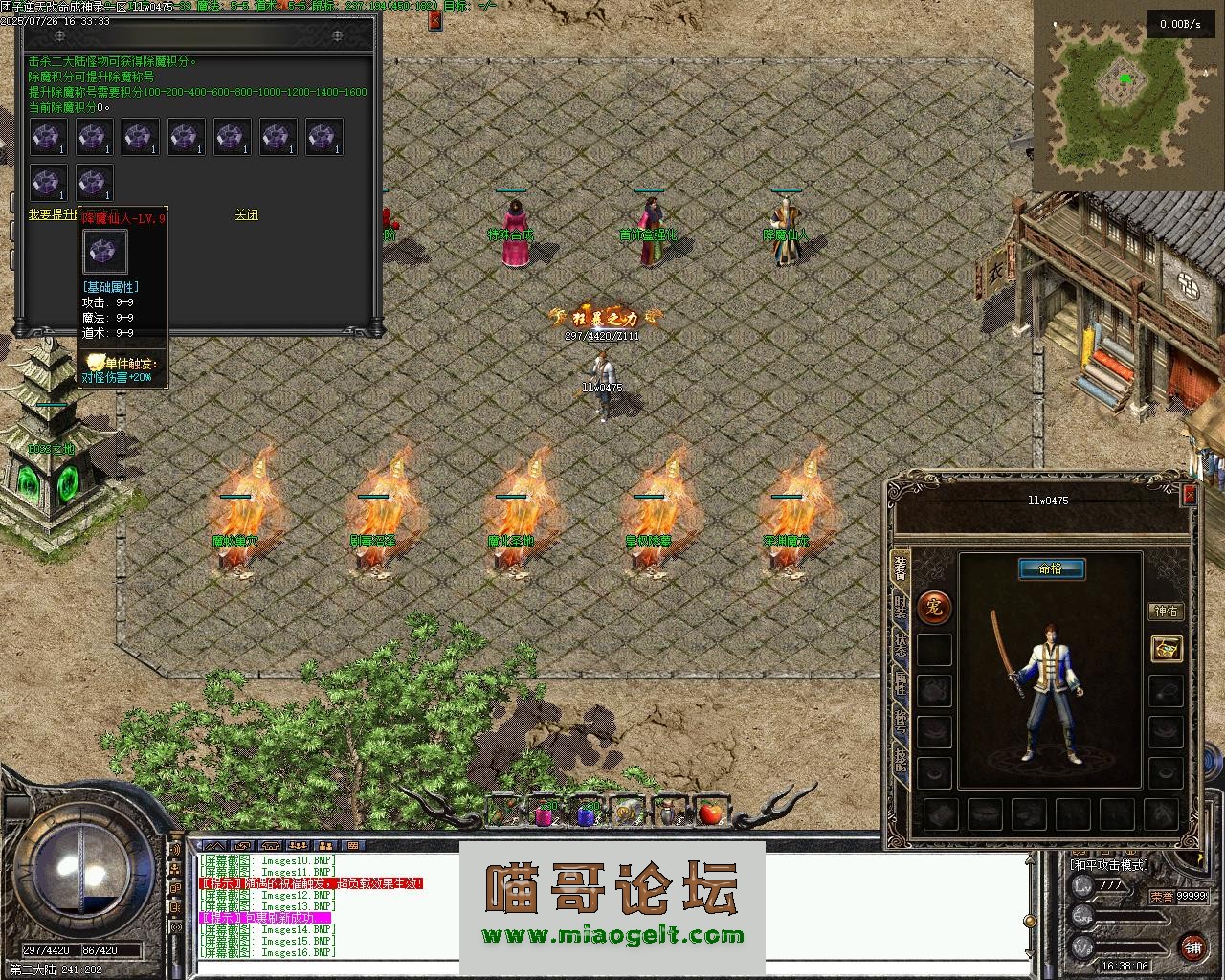Viewport: 1225px width, 980px height.
Task: Switch to the 状态 status tab
Action: click(901, 647)
